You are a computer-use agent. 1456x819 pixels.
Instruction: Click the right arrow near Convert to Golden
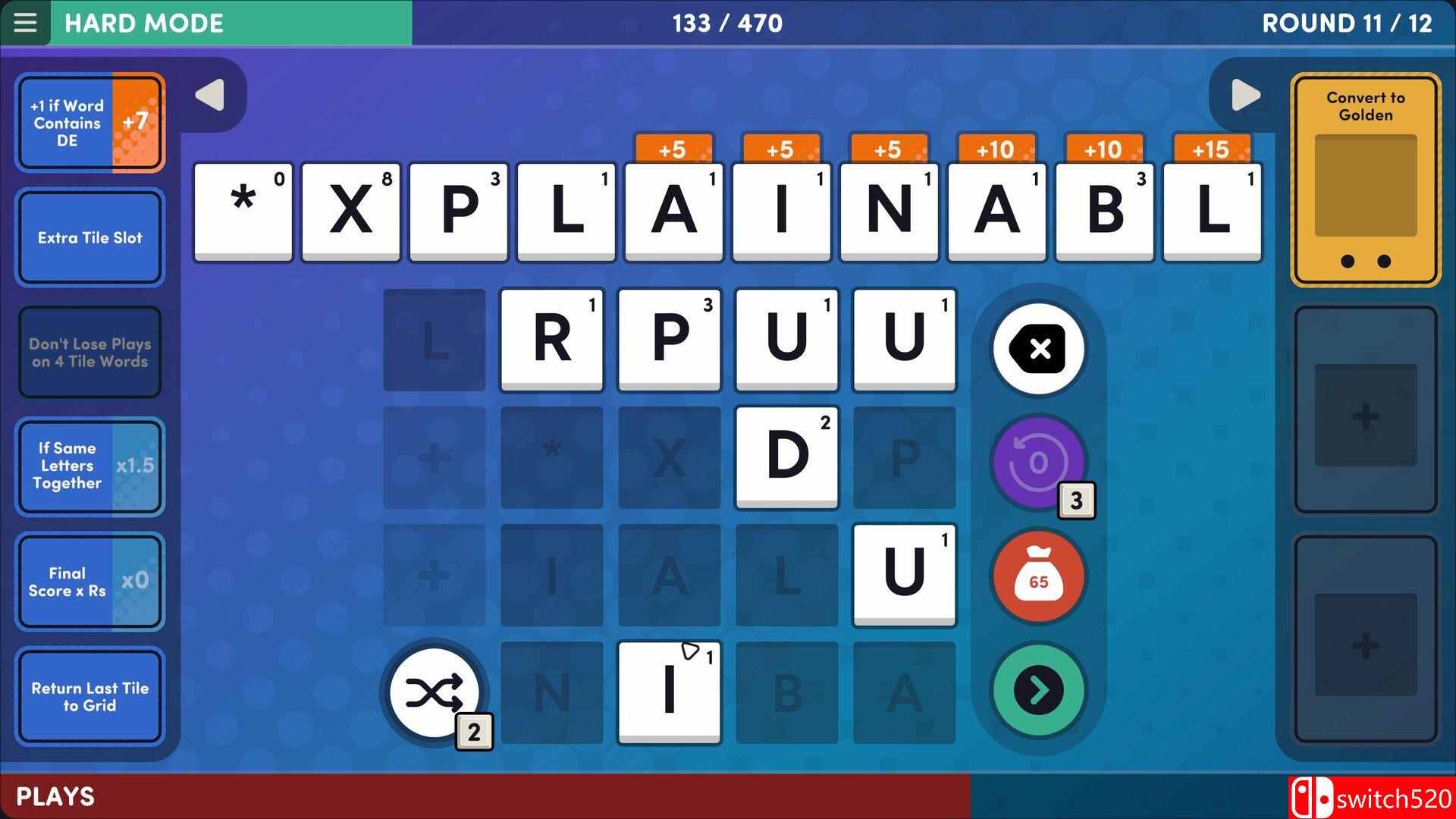[x=1244, y=93]
